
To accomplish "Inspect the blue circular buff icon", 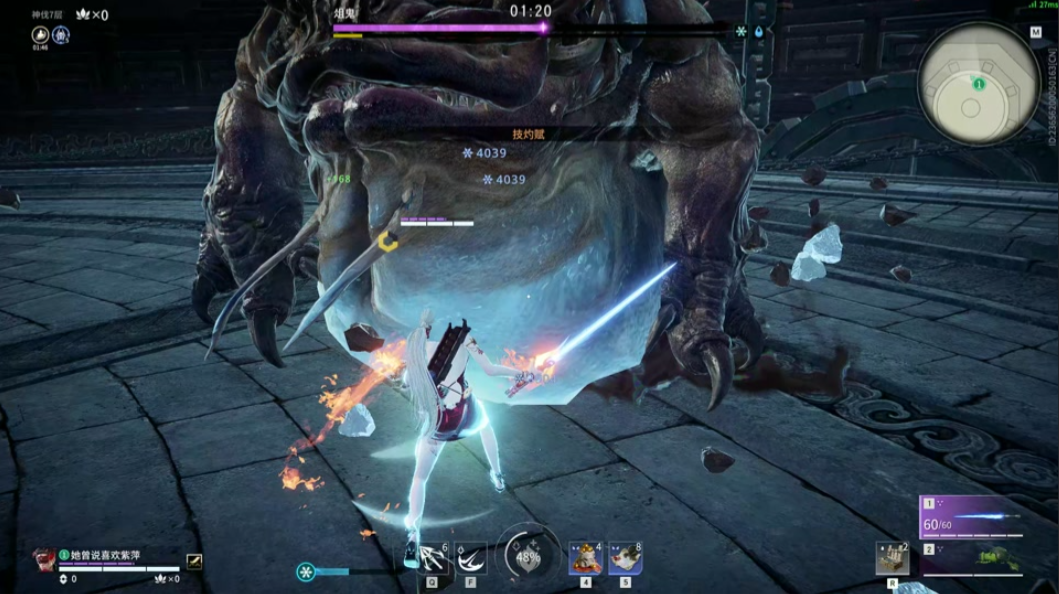I will click(x=61, y=35).
